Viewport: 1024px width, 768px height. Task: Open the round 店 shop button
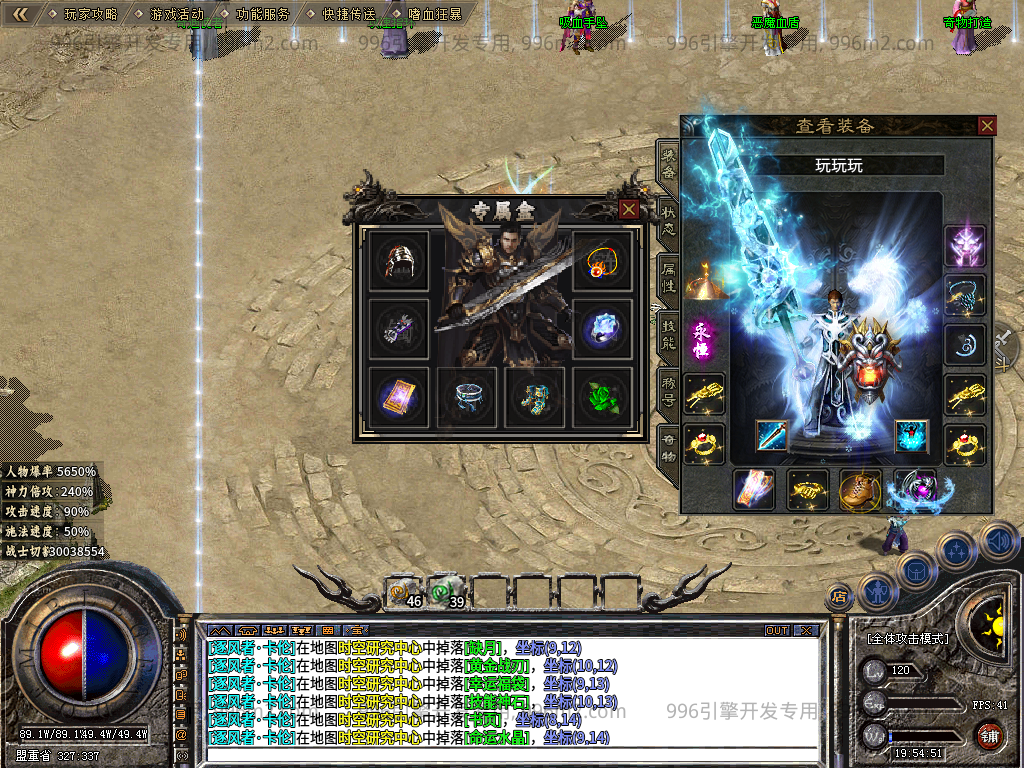[839, 597]
